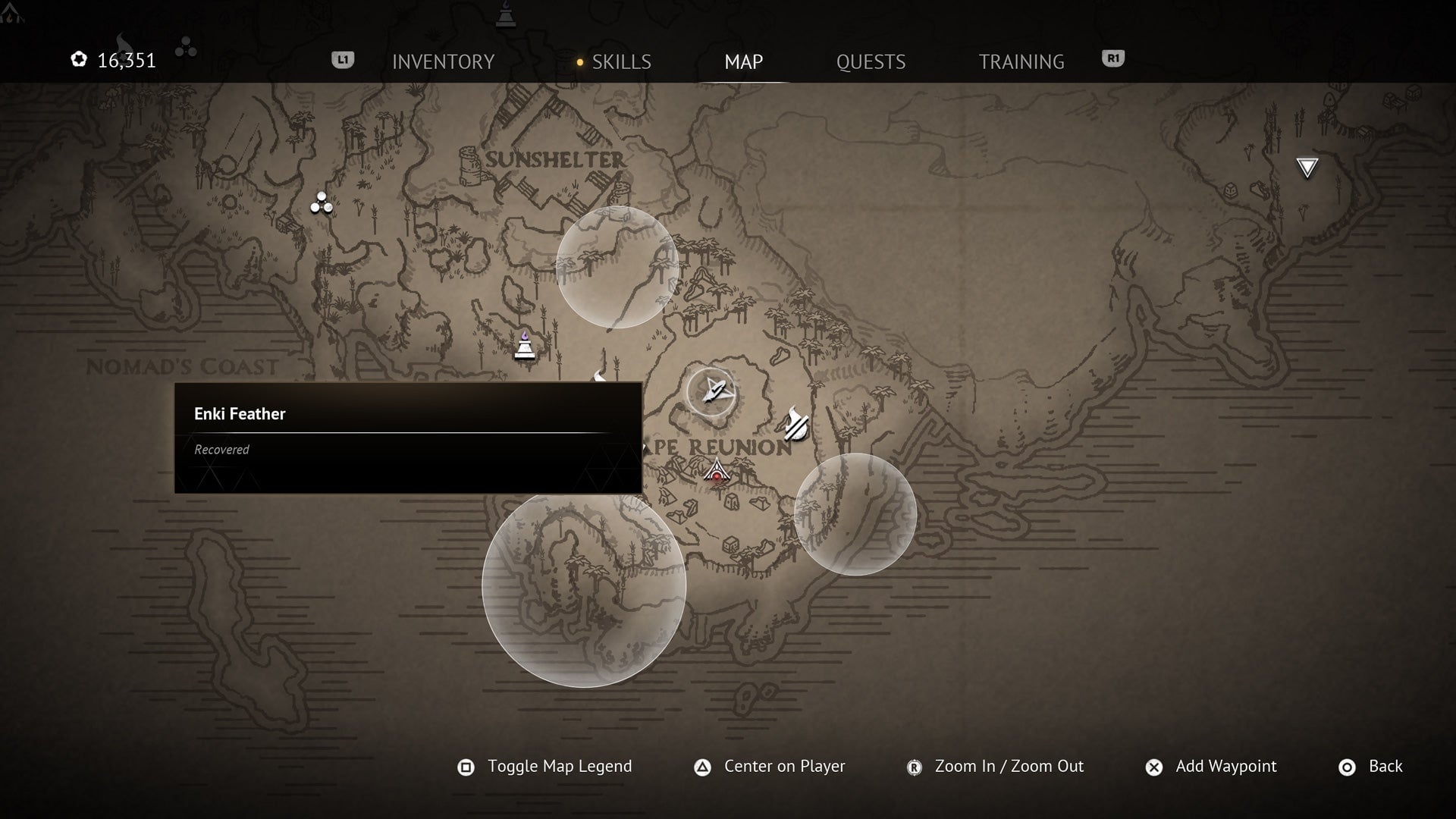
Task: Select the three-orb marker near Sunshelter
Action: (322, 203)
